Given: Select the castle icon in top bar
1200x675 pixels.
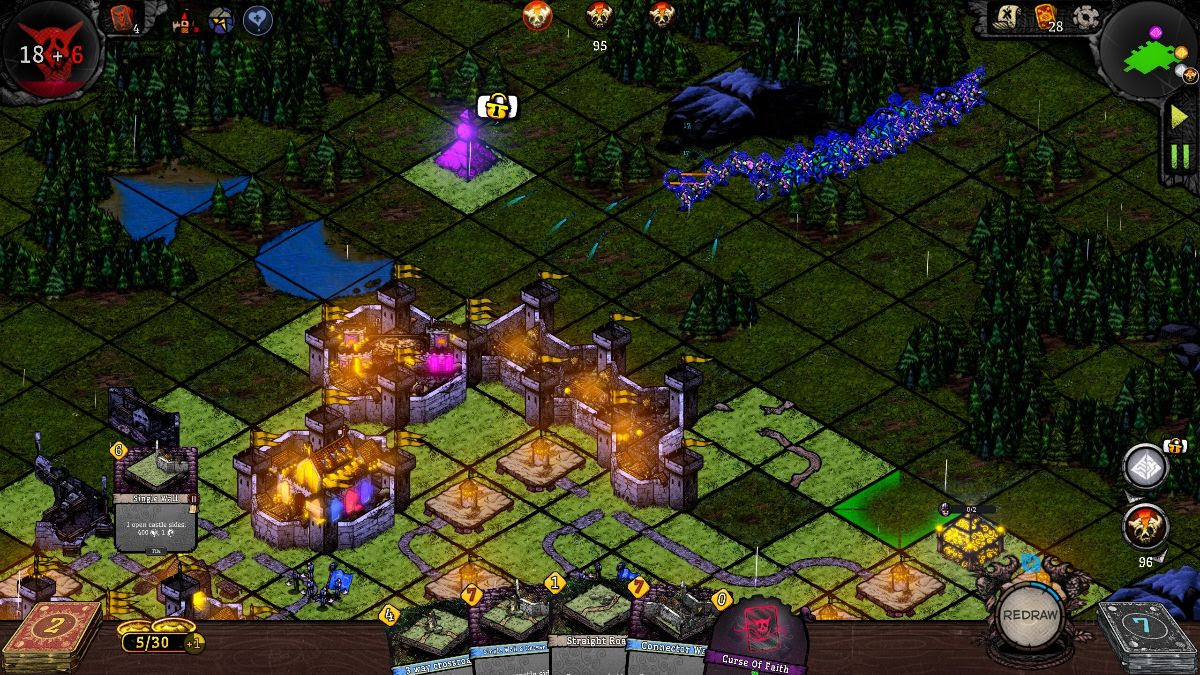Looking at the screenshot, I should pos(185,19).
